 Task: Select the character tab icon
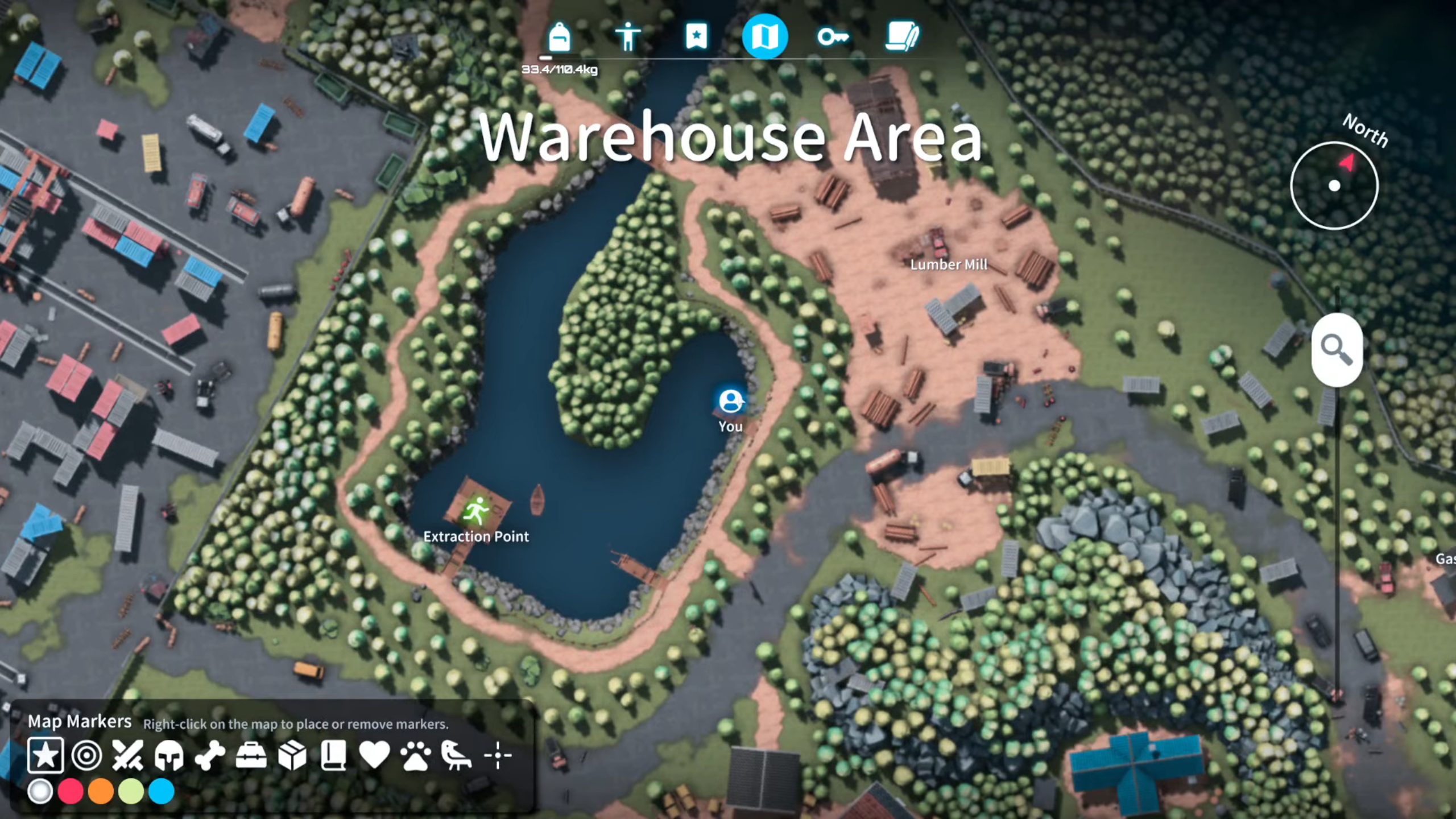tap(629, 36)
